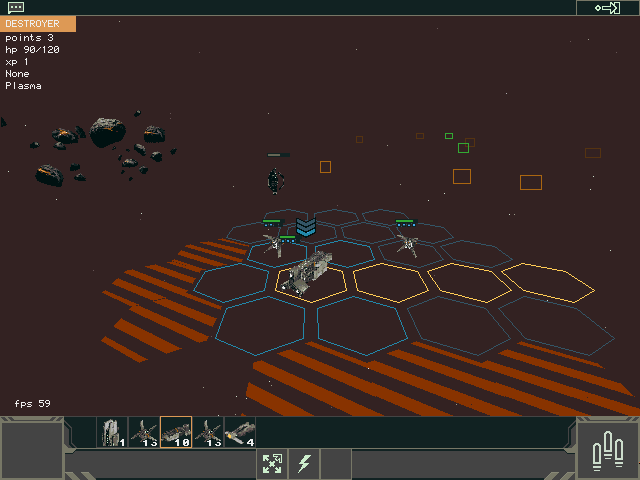Activate the lightning bolt action

304,464
